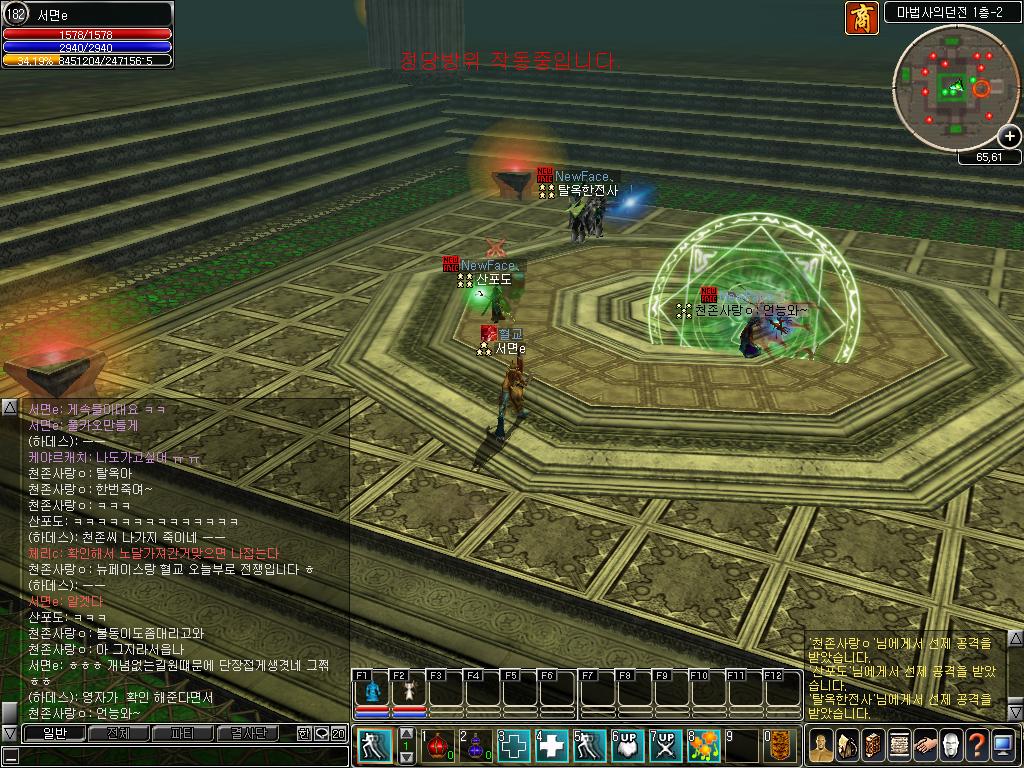Click the speech bubble chat option button

321,733
